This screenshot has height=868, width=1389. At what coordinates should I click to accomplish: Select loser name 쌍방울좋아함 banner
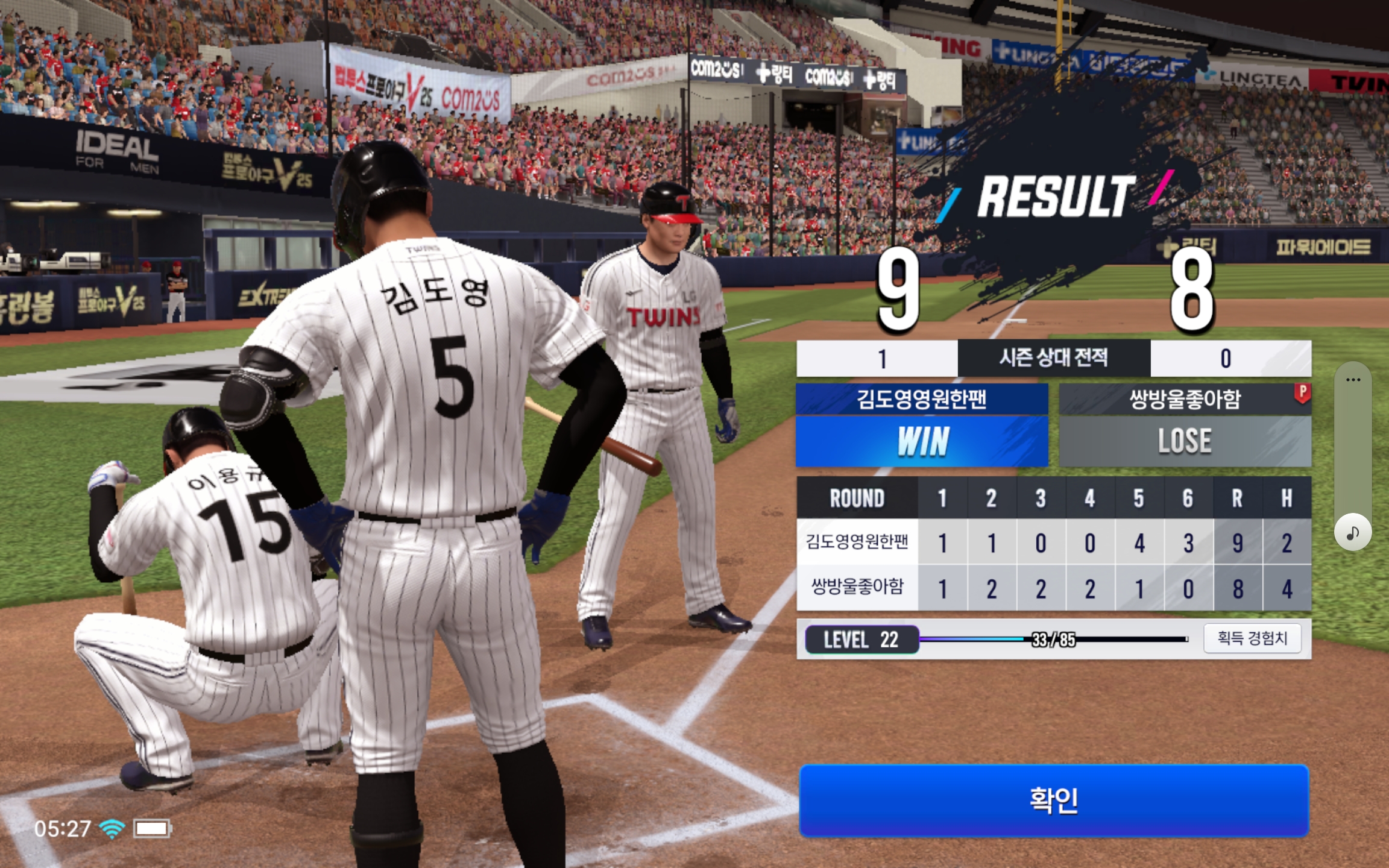[1185, 399]
